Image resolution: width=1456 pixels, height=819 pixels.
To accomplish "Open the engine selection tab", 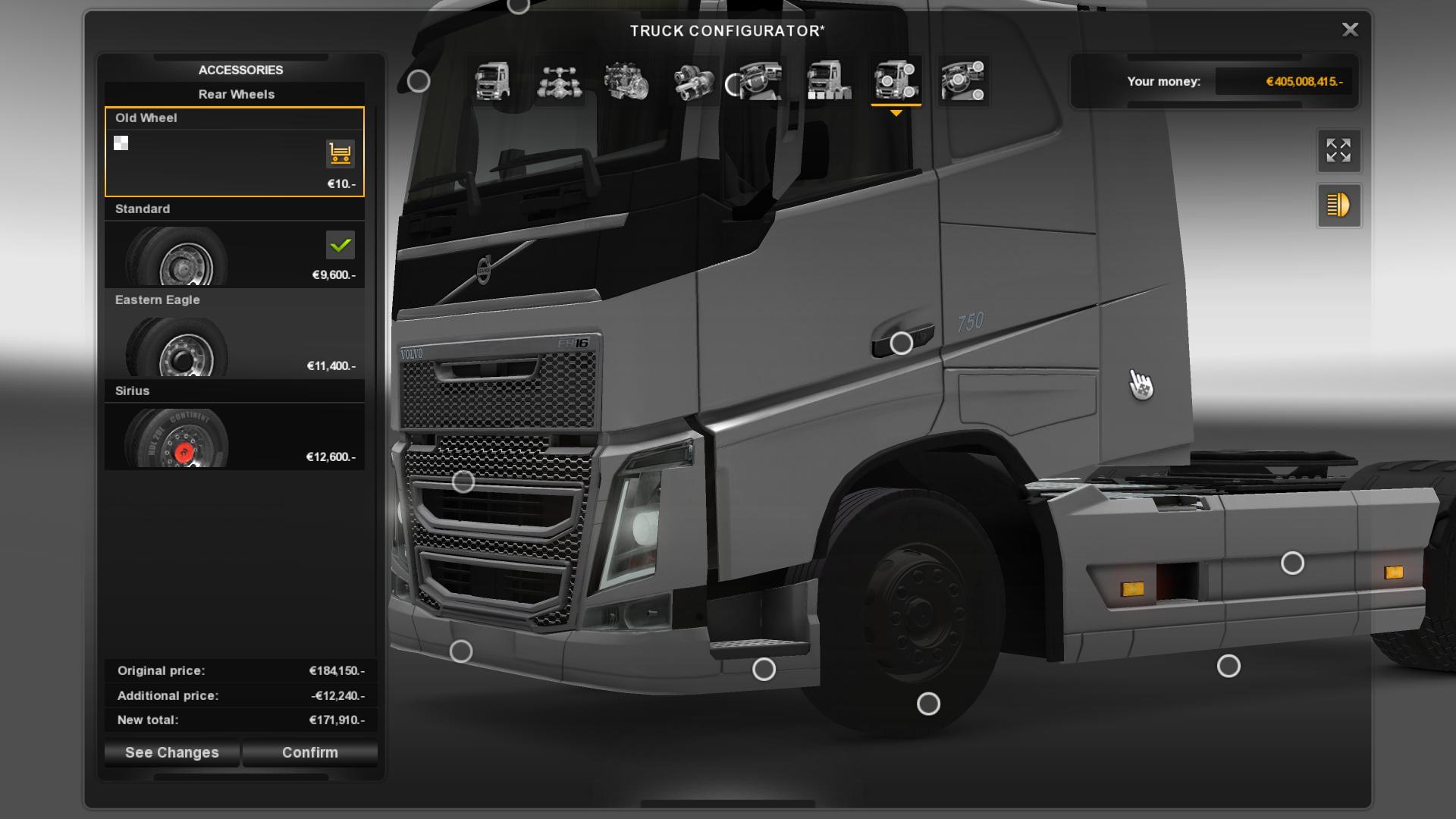I will point(626,81).
